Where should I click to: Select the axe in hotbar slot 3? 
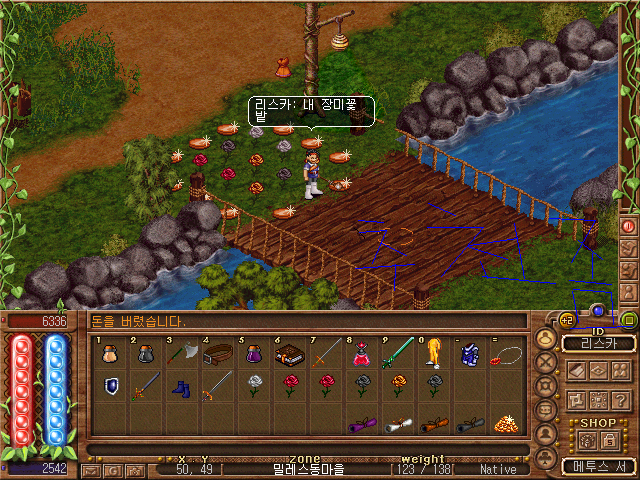point(190,354)
